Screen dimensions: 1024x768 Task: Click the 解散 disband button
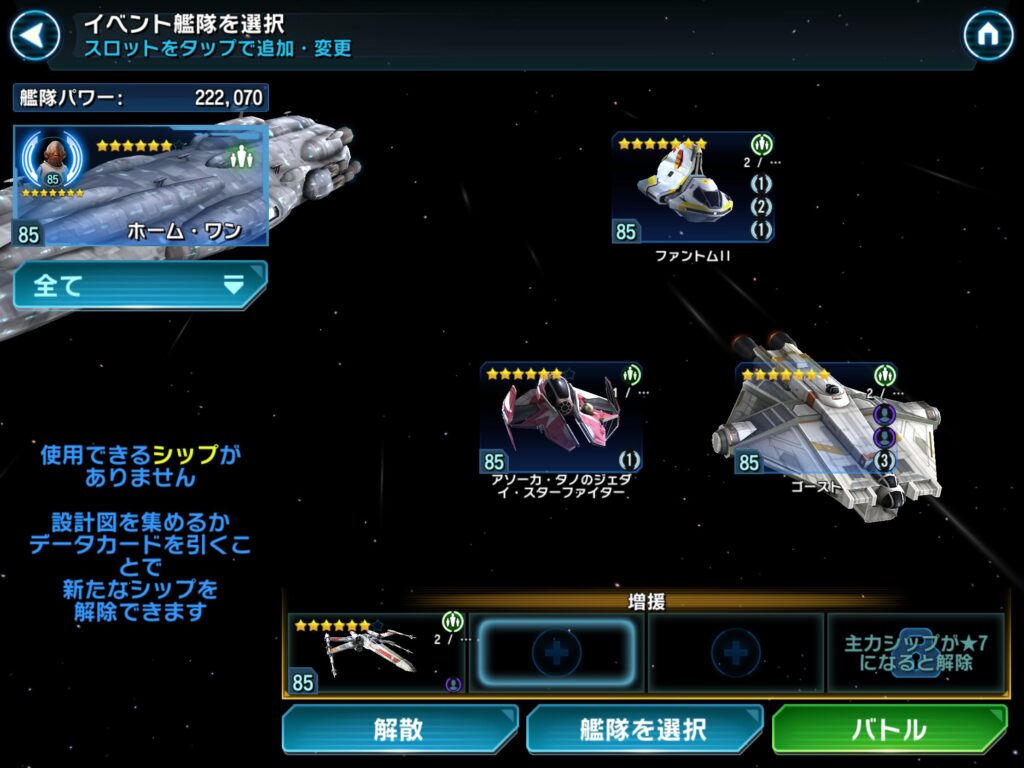[399, 729]
